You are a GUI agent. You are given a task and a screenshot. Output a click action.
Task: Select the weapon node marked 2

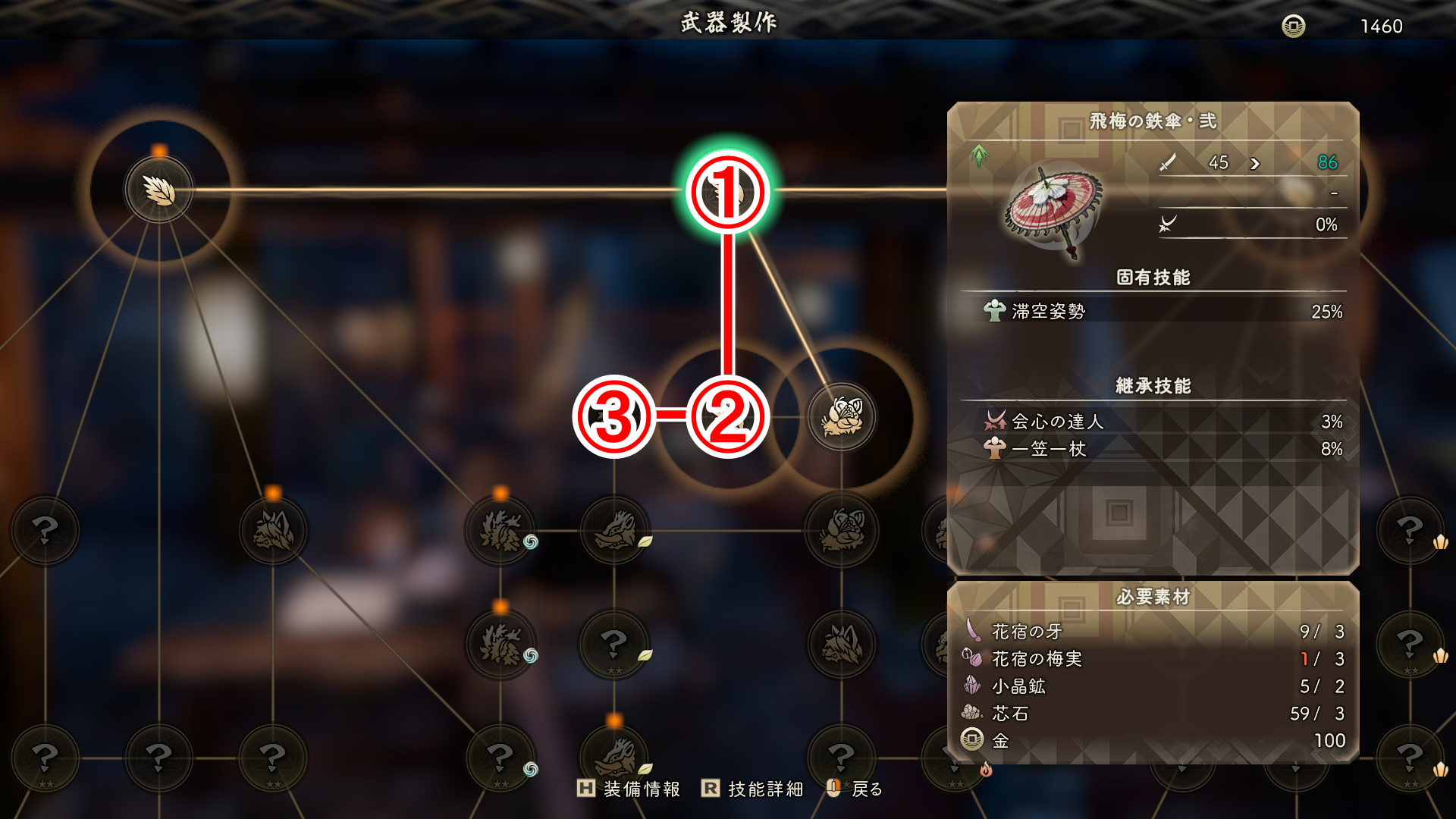click(728, 417)
